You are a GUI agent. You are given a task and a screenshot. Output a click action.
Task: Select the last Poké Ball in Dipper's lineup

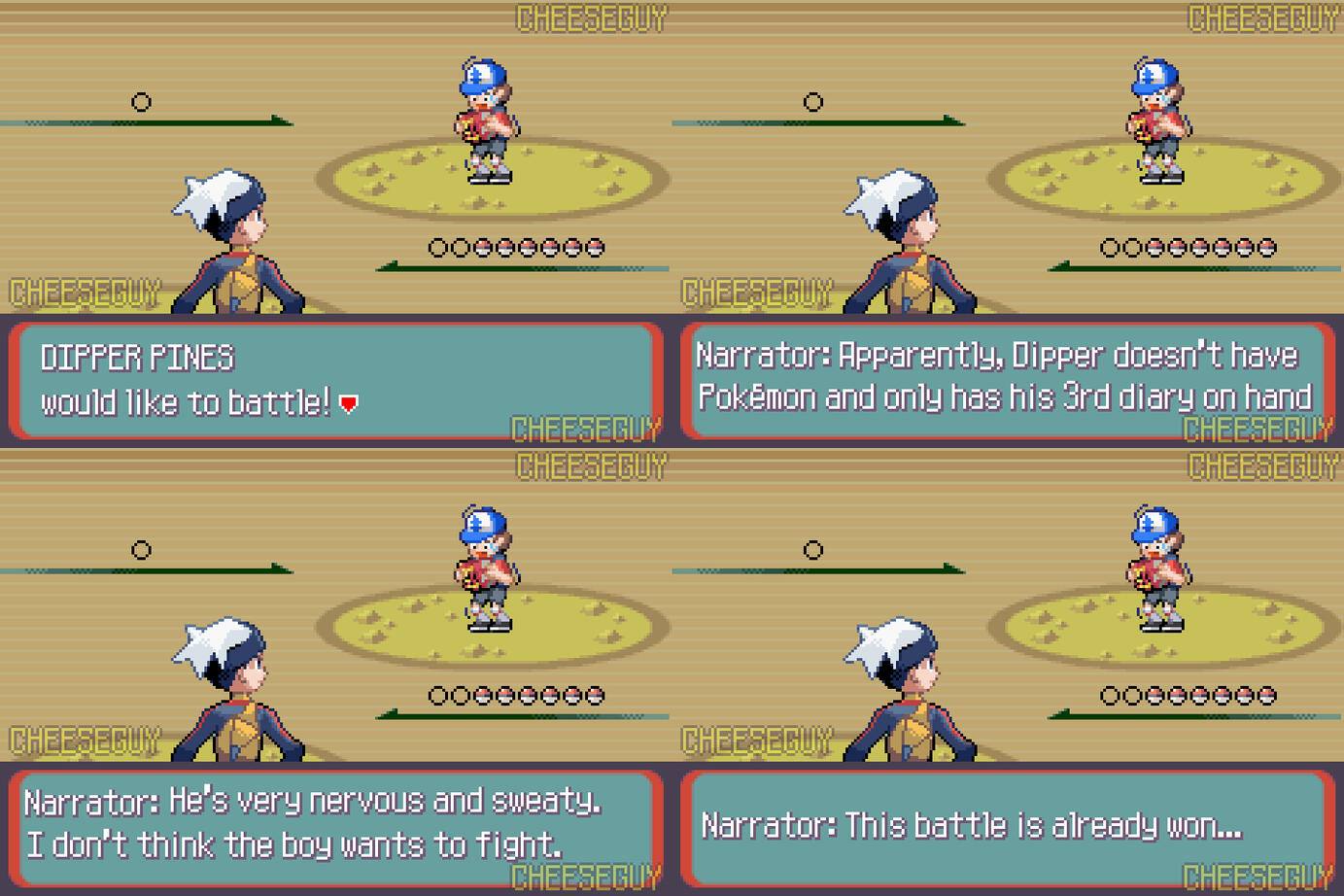point(594,246)
